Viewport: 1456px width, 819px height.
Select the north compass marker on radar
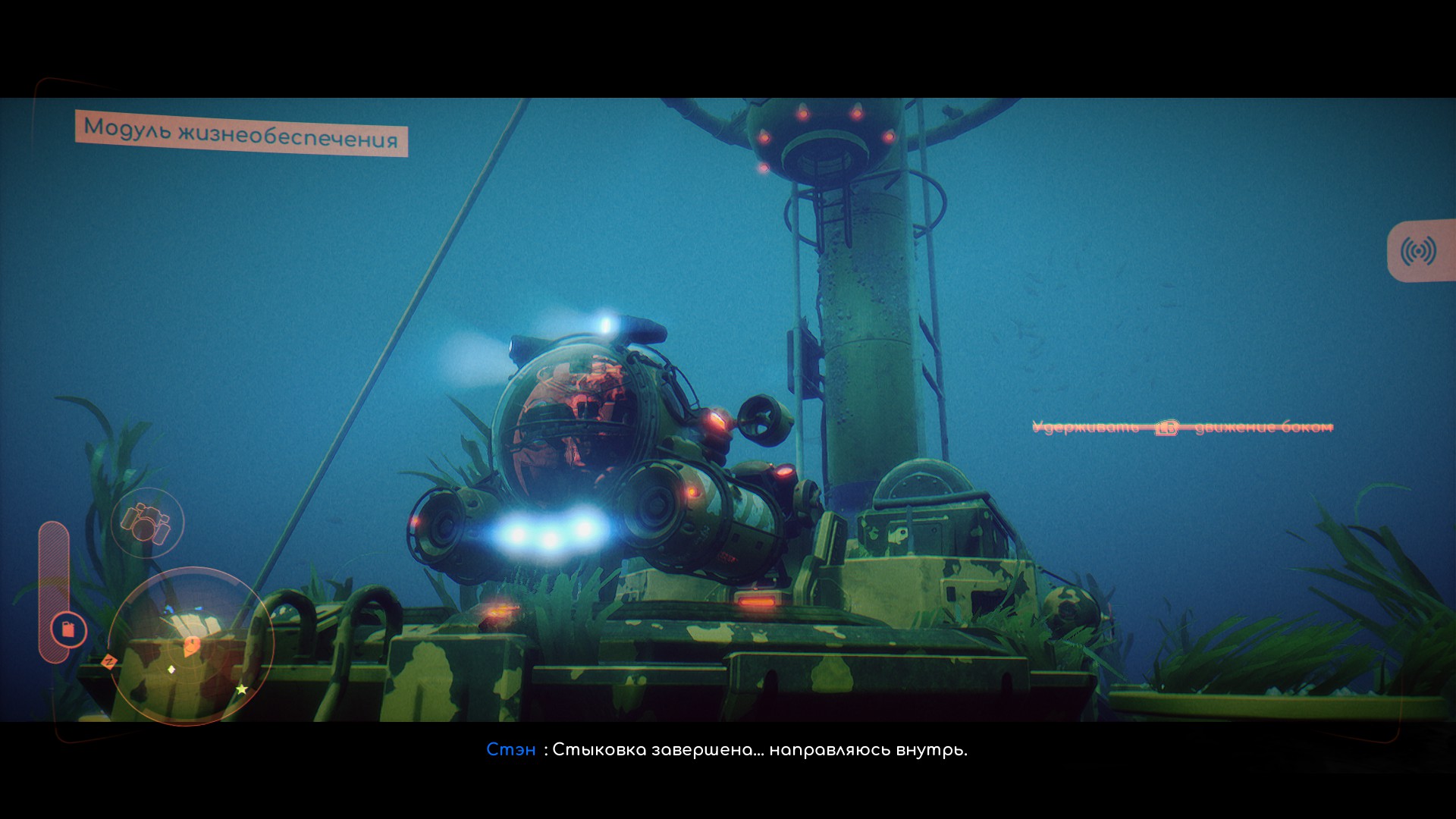[109, 662]
